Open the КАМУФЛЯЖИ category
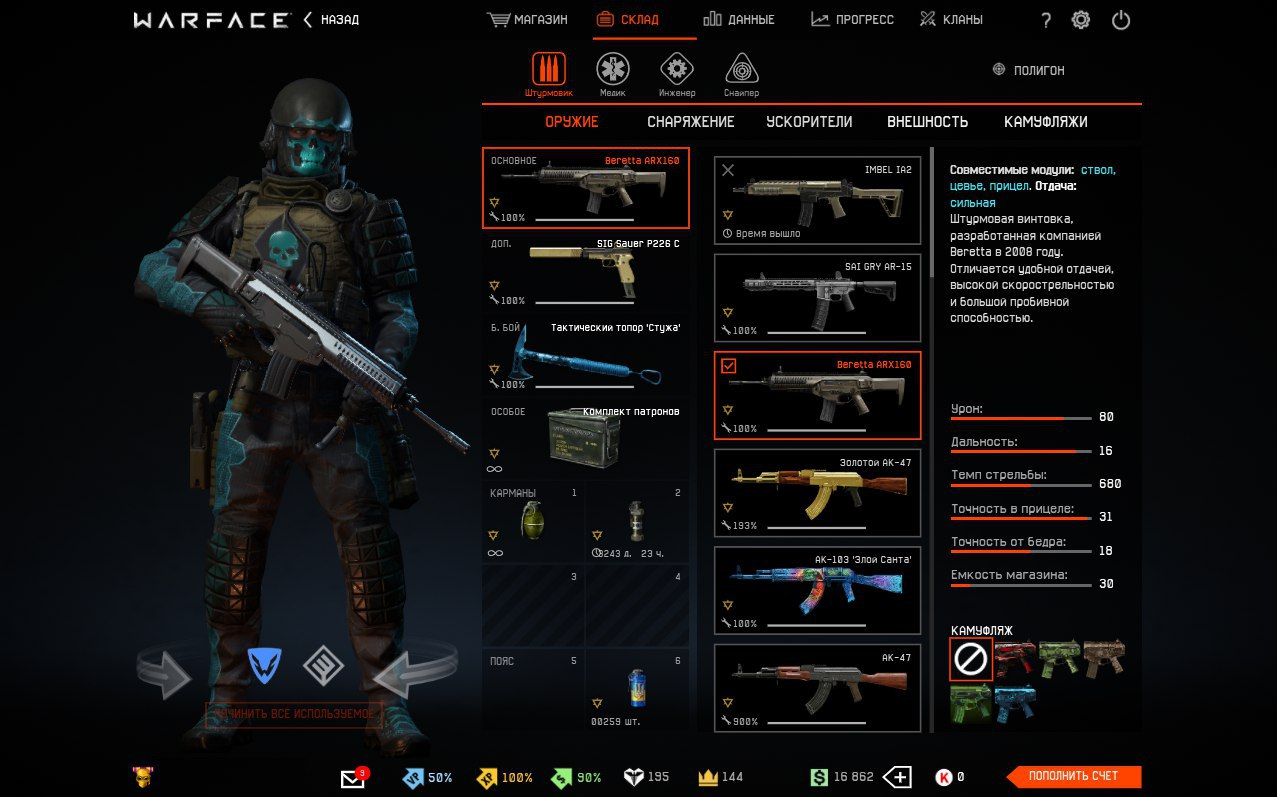Viewport: 1277px width, 797px height. 1045,122
